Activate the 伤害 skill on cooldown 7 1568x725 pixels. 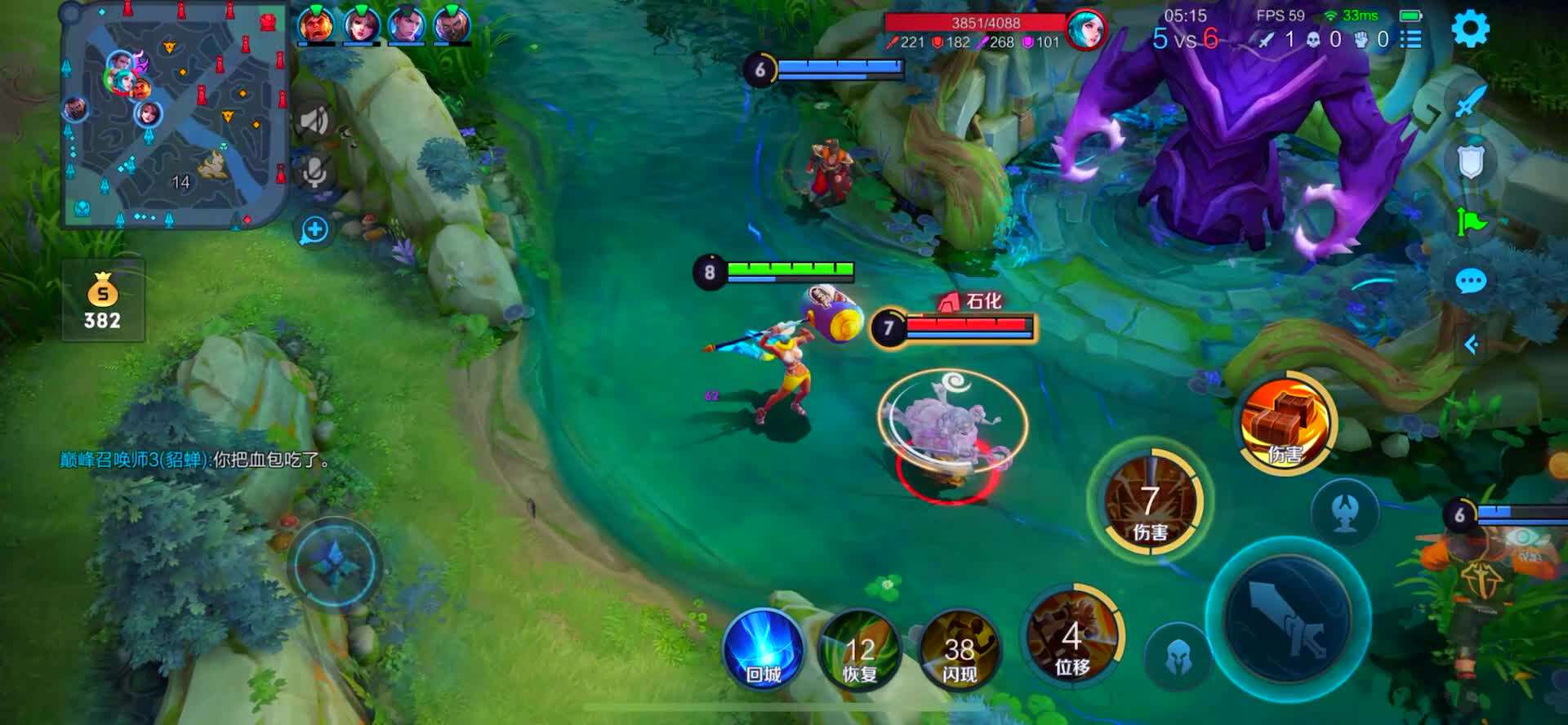tap(1150, 501)
